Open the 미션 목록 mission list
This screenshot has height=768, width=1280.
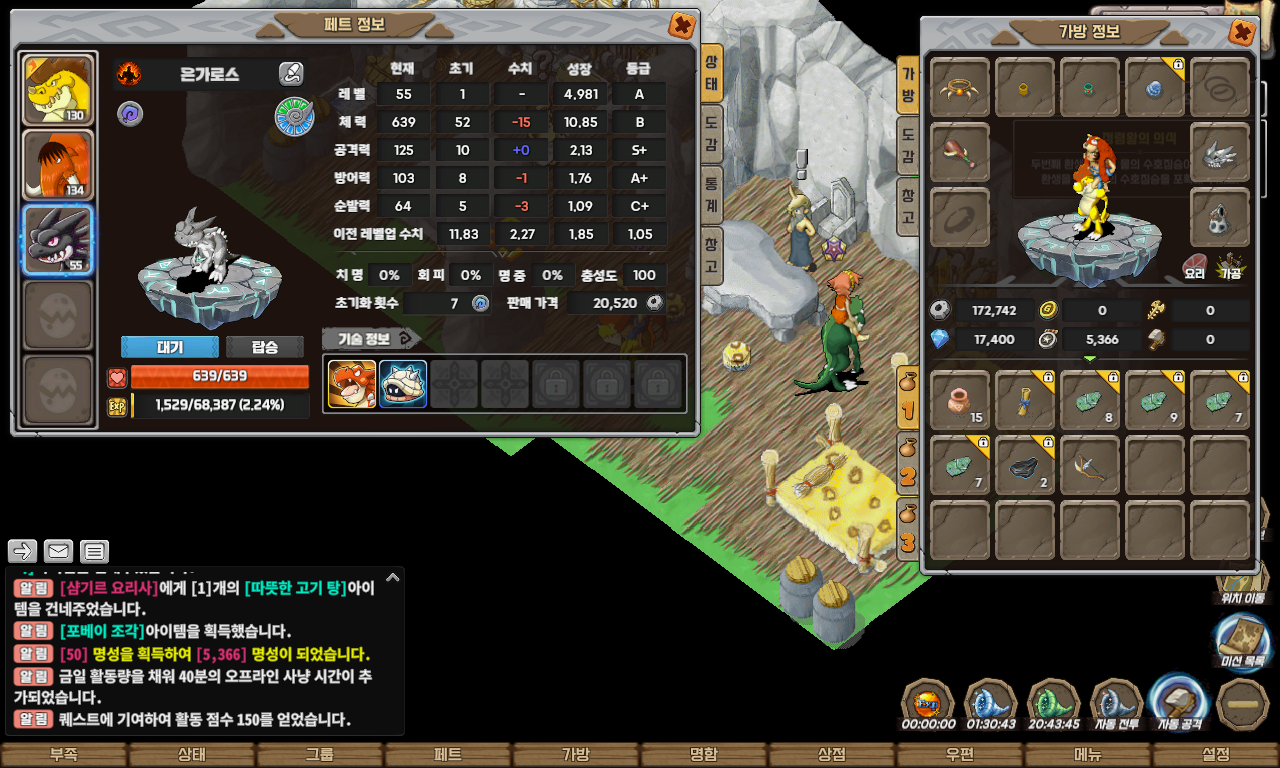1243,642
